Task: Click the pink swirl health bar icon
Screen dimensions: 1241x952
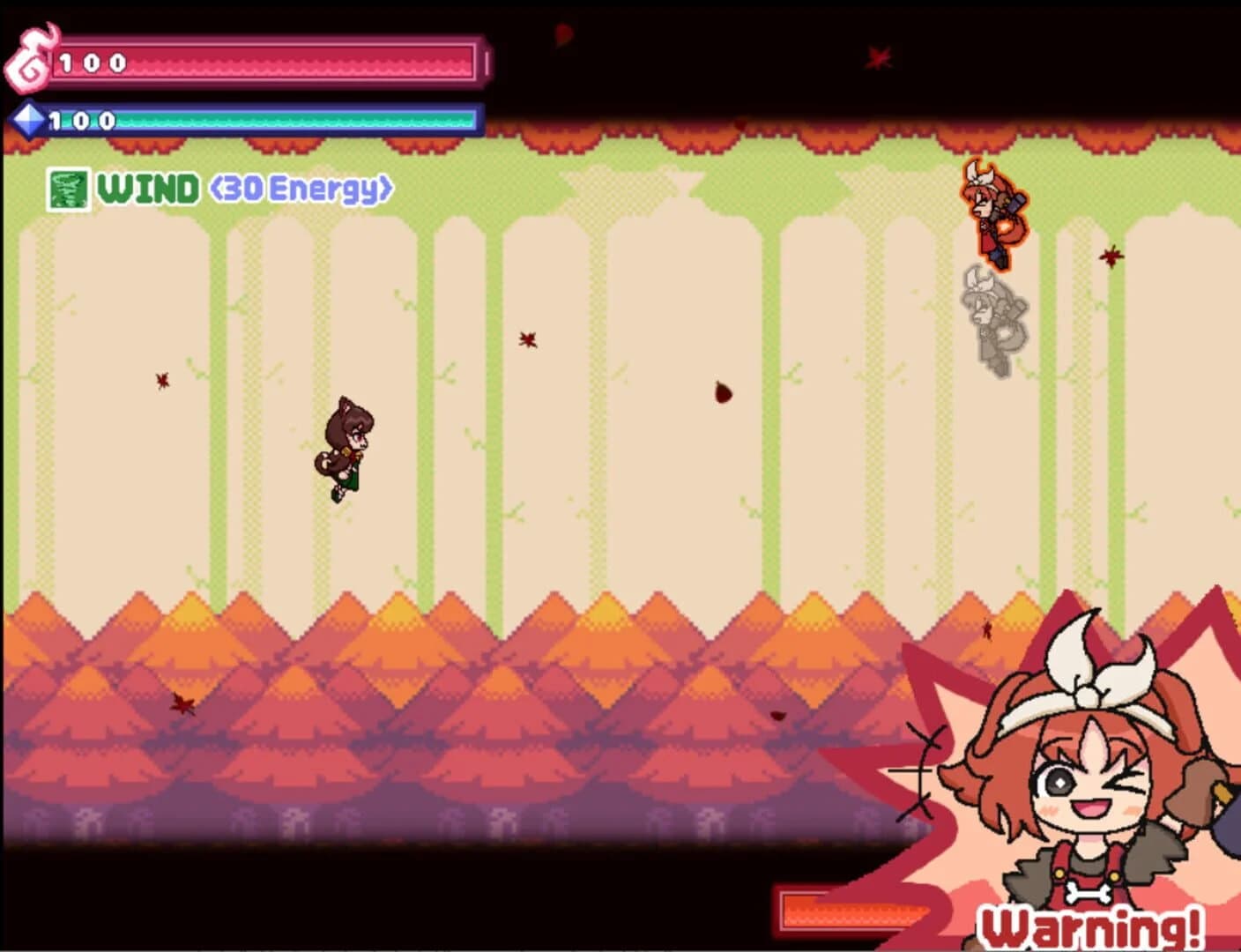Action: (x=29, y=57)
